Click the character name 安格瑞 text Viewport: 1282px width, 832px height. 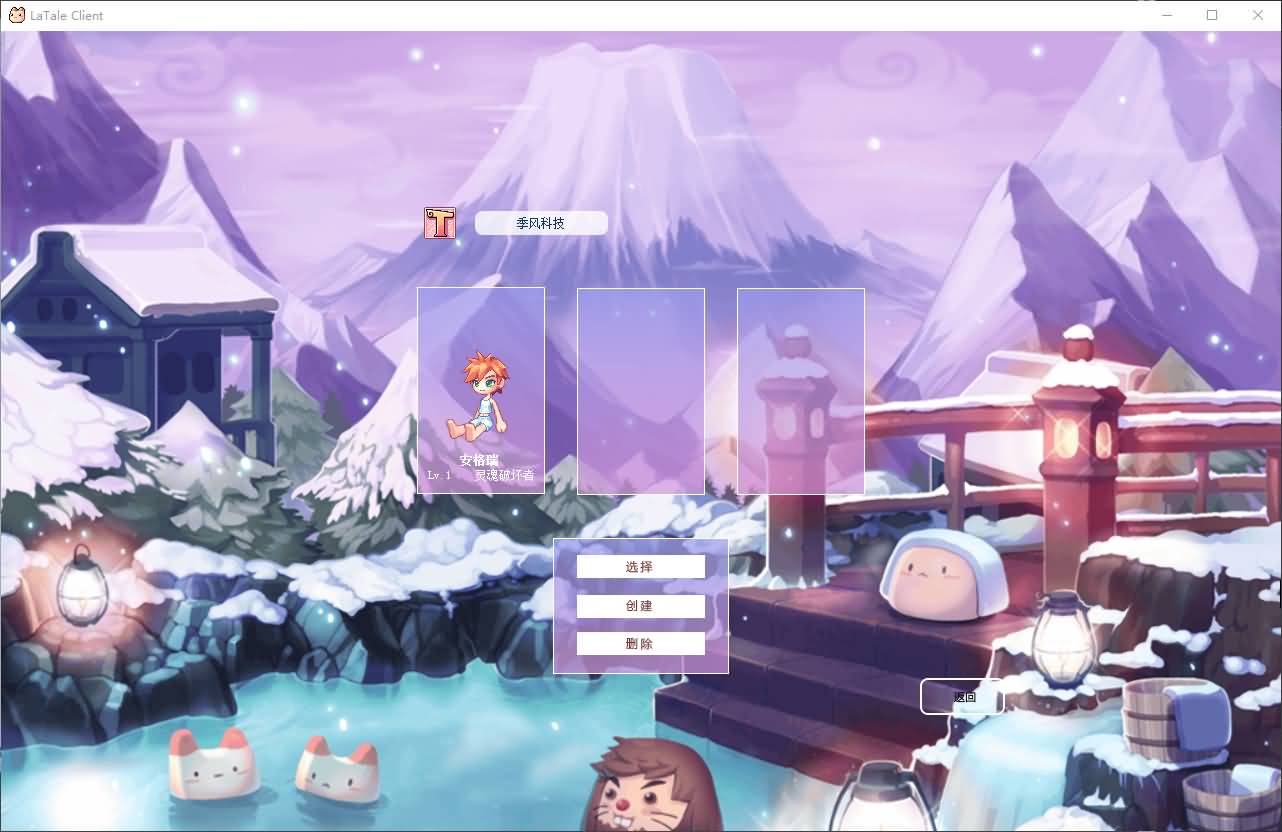pyautogui.click(x=481, y=461)
